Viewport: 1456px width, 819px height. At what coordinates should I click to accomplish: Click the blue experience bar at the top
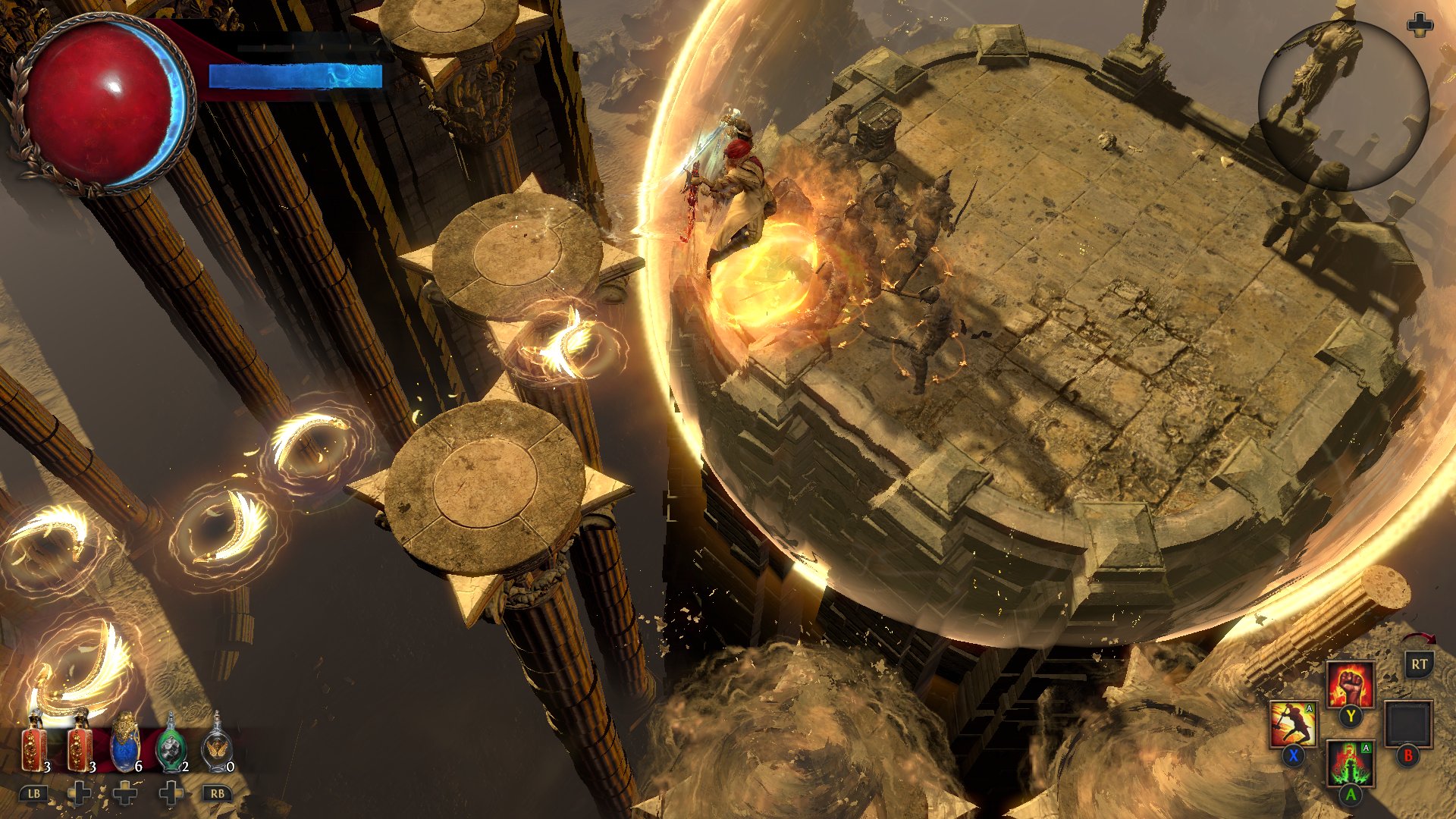(x=296, y=76)
